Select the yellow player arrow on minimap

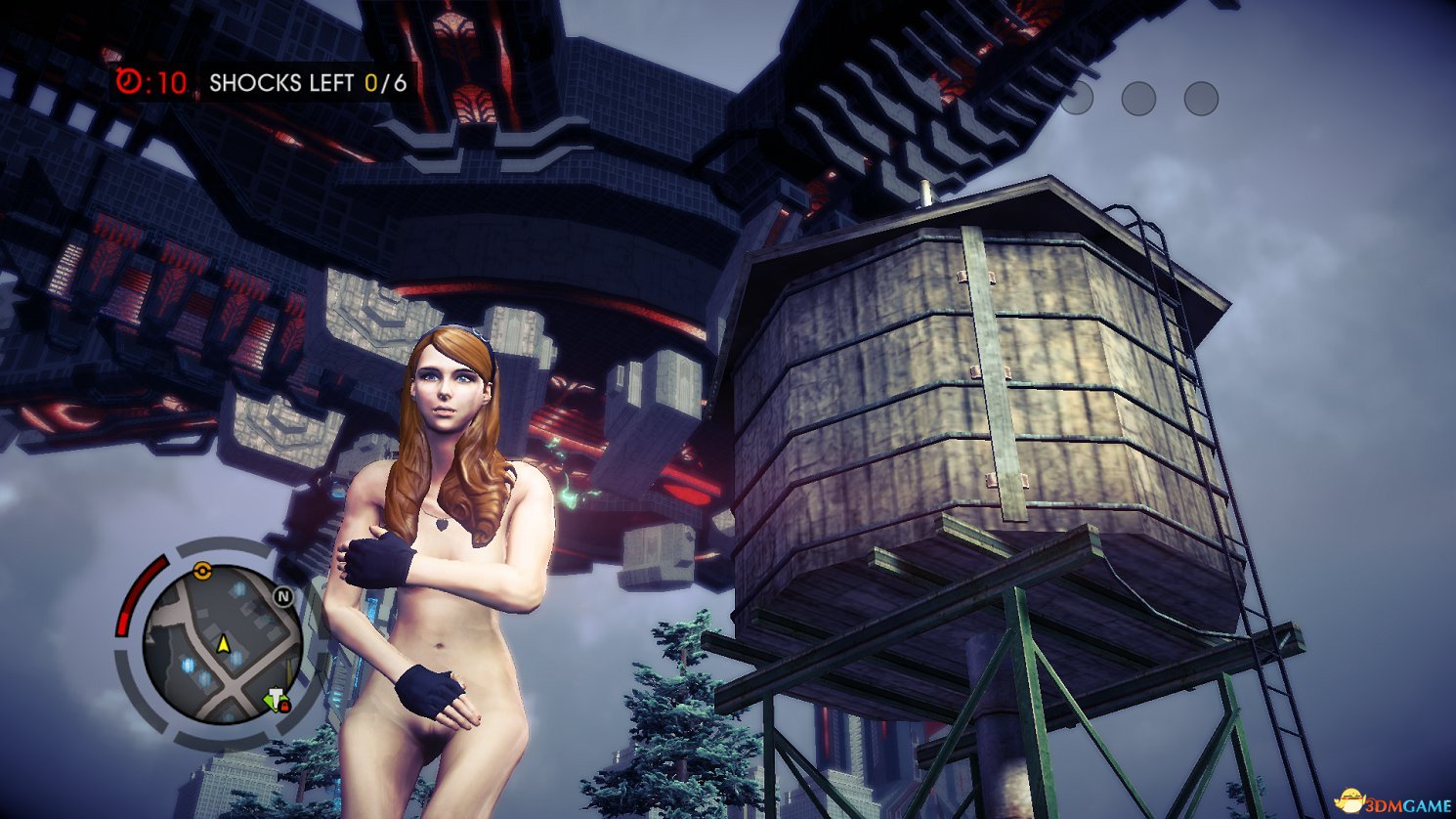coord(223,644)
